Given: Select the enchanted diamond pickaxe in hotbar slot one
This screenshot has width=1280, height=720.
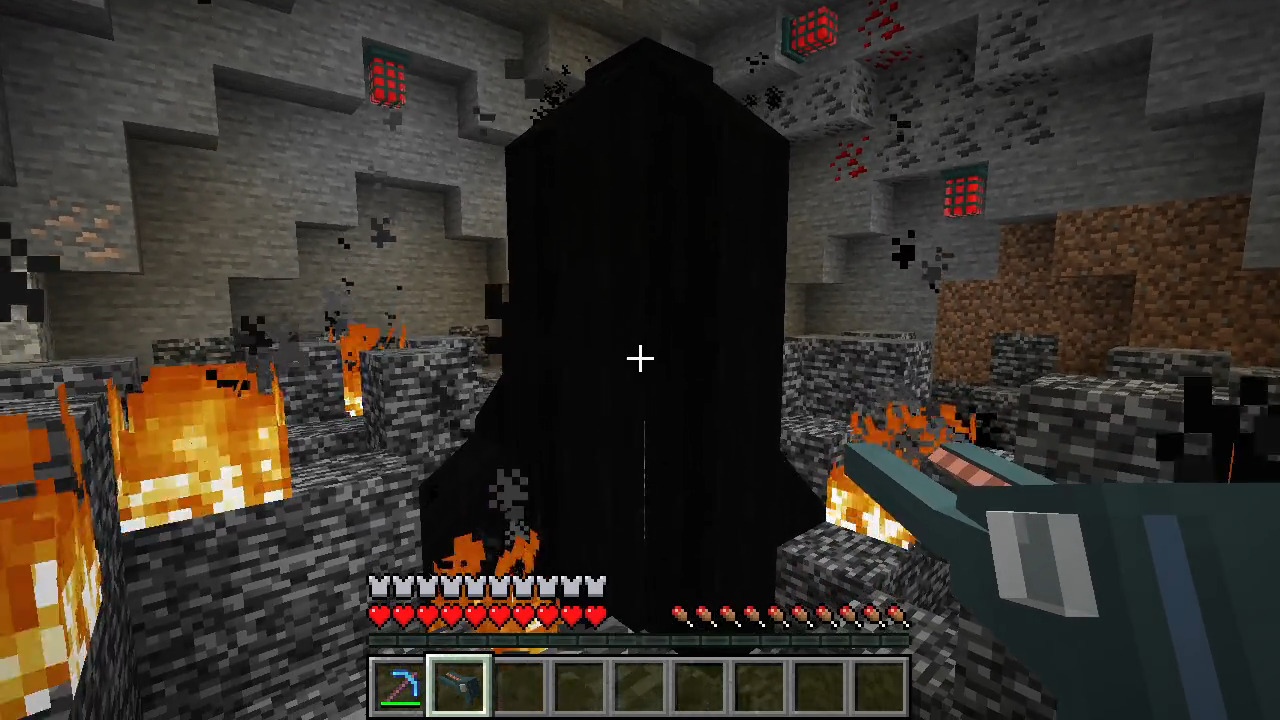Looking at the screenshot, I should [402, 683].
